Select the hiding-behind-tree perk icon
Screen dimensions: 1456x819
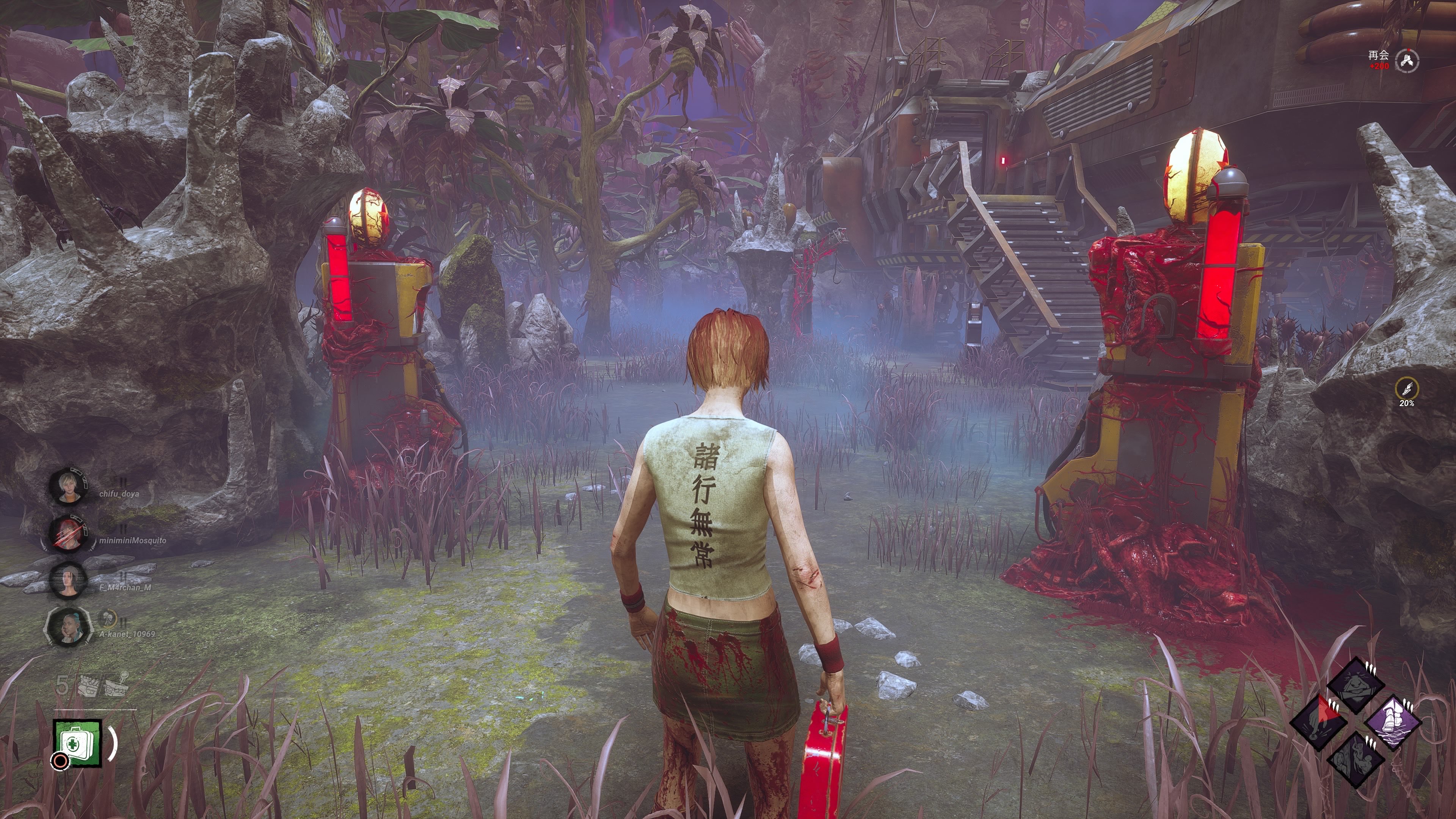(x=1356, y=758)
